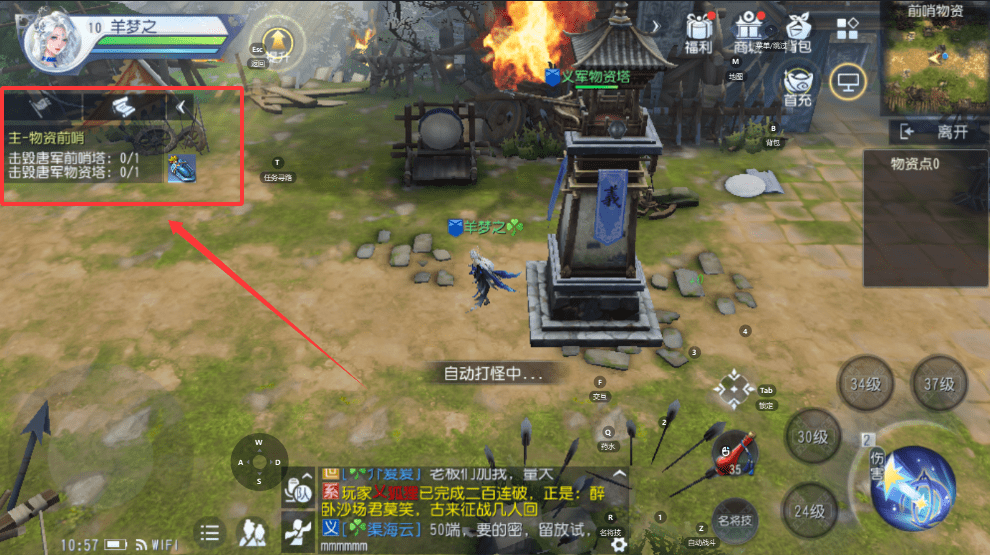The width and height of the screenshot is (990, 555).
Task: Open the 福利 welfare gift menu
Action: 698,32
